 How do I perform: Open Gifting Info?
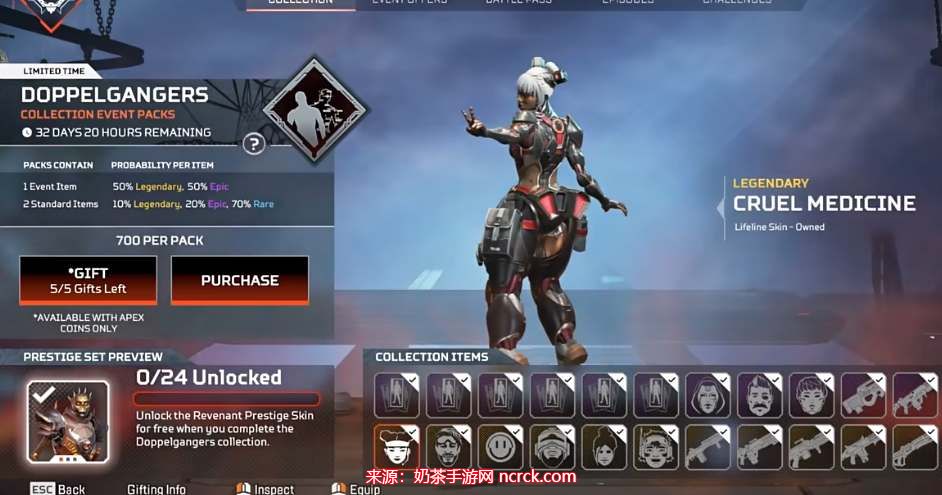[157, 489]
